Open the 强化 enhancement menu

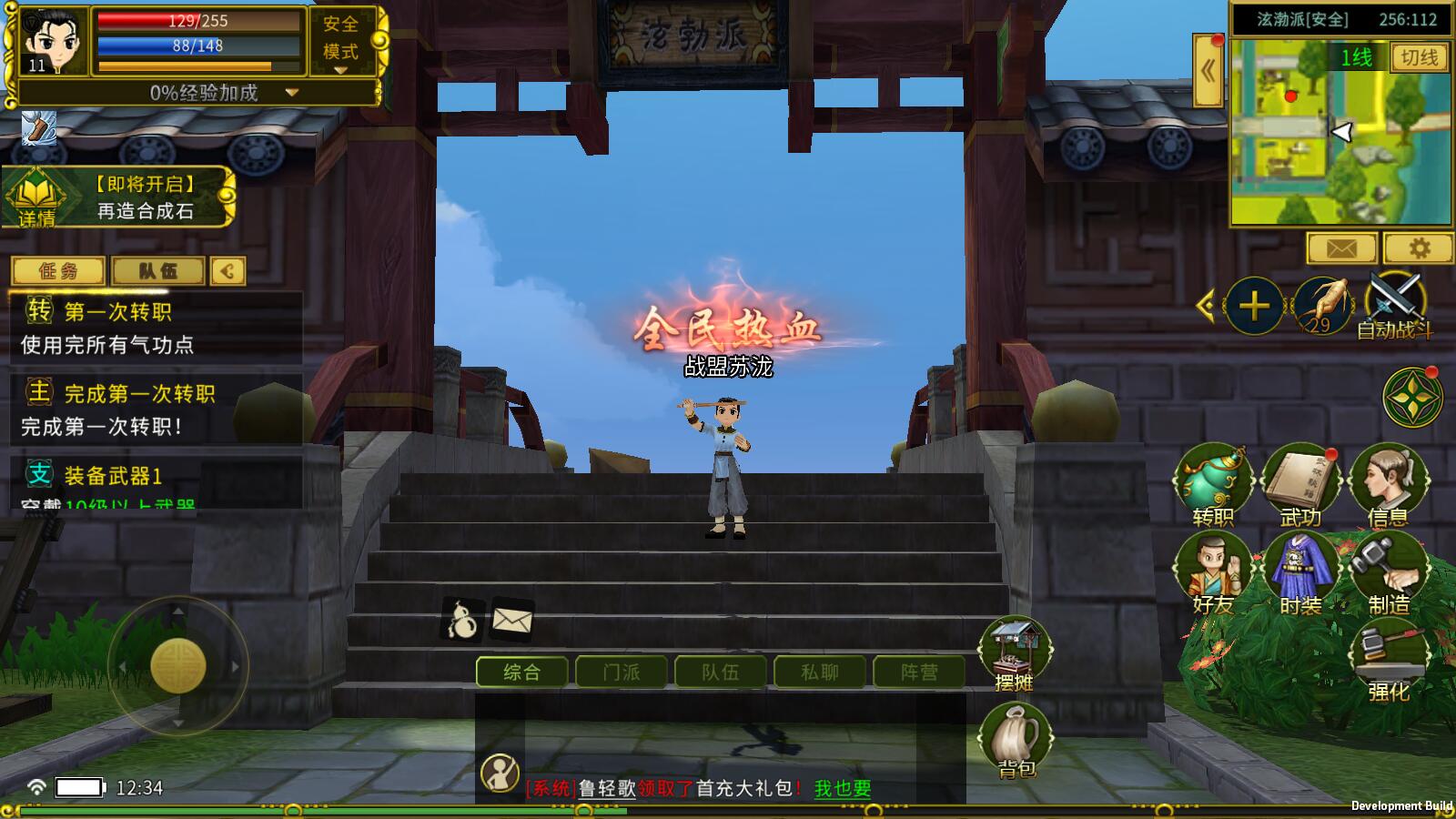tap(1388, 660)
